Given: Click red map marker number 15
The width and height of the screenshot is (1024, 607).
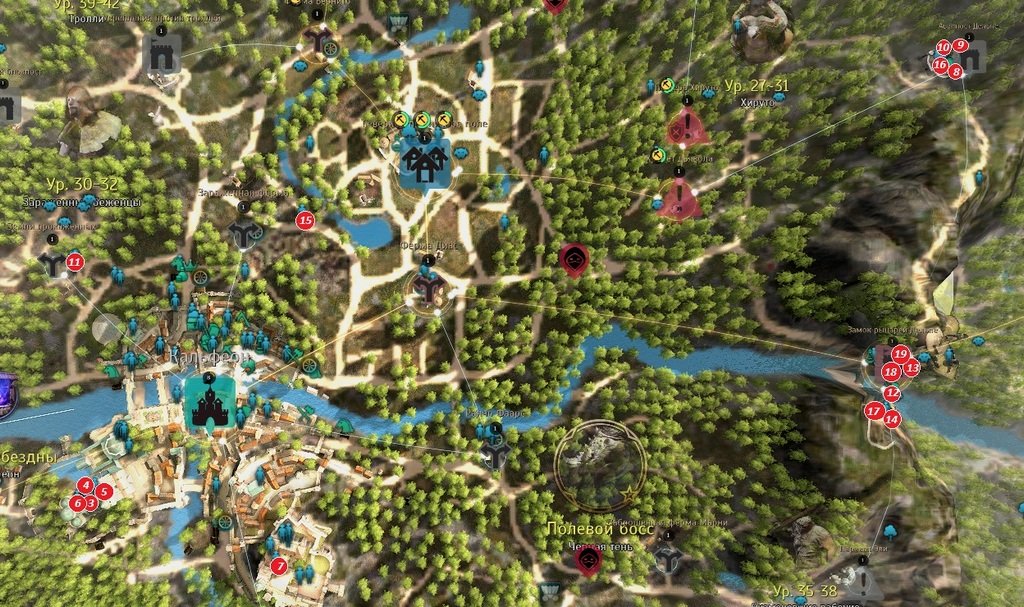Looking at the screenshot, I should (305, 220).
